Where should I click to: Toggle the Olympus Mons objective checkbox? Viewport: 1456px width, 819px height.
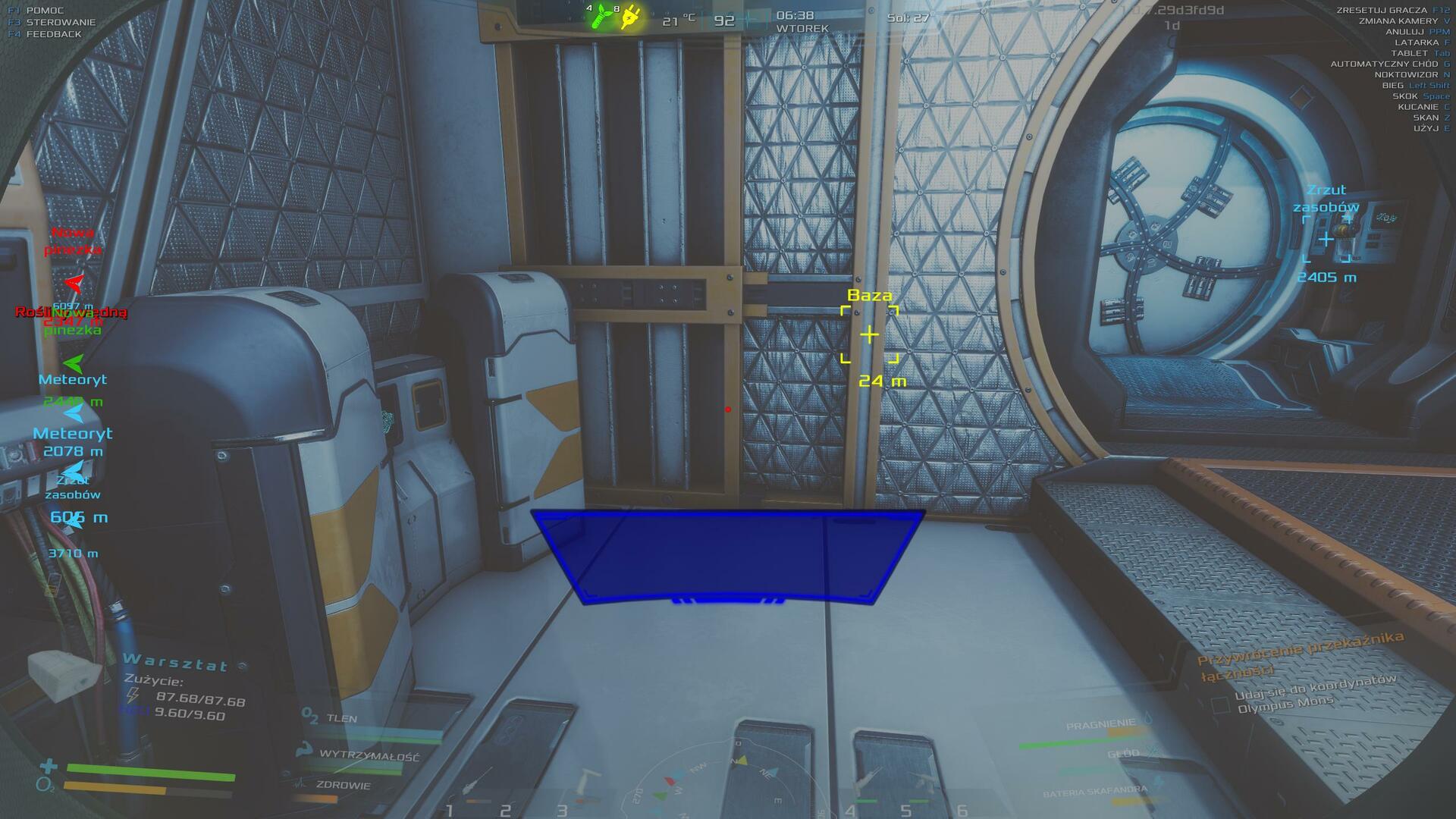[x=1220, y=705]
